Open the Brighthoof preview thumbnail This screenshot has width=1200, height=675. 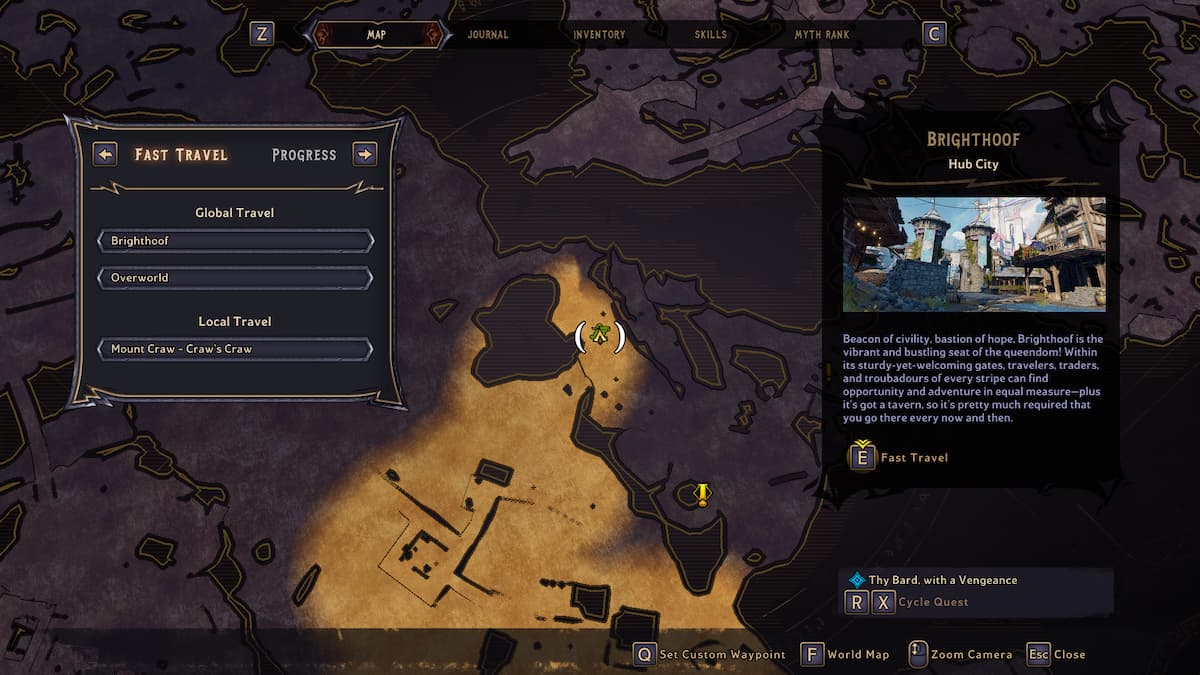(x=974, y=254)
